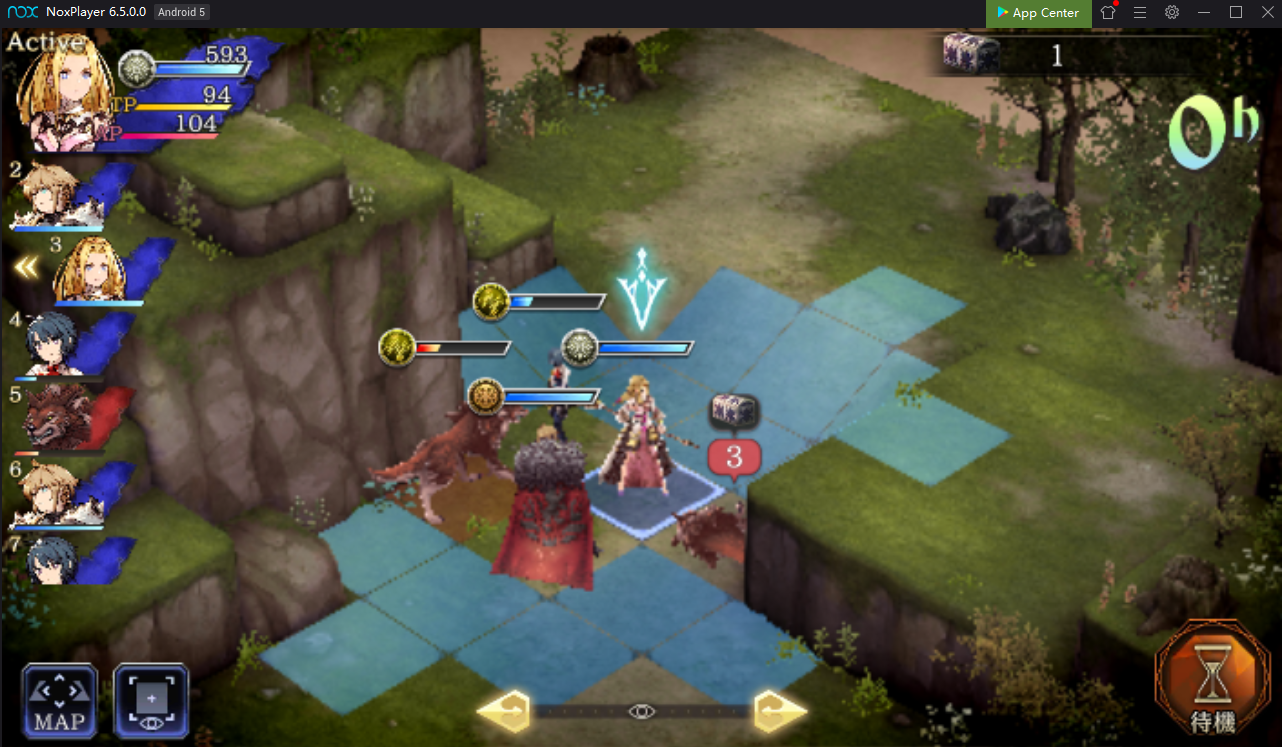Image resolution: width=1282 pixels, height=747 pixels.
Task: Open the NoxPlayer App Center
Action: click(1038, 13)
